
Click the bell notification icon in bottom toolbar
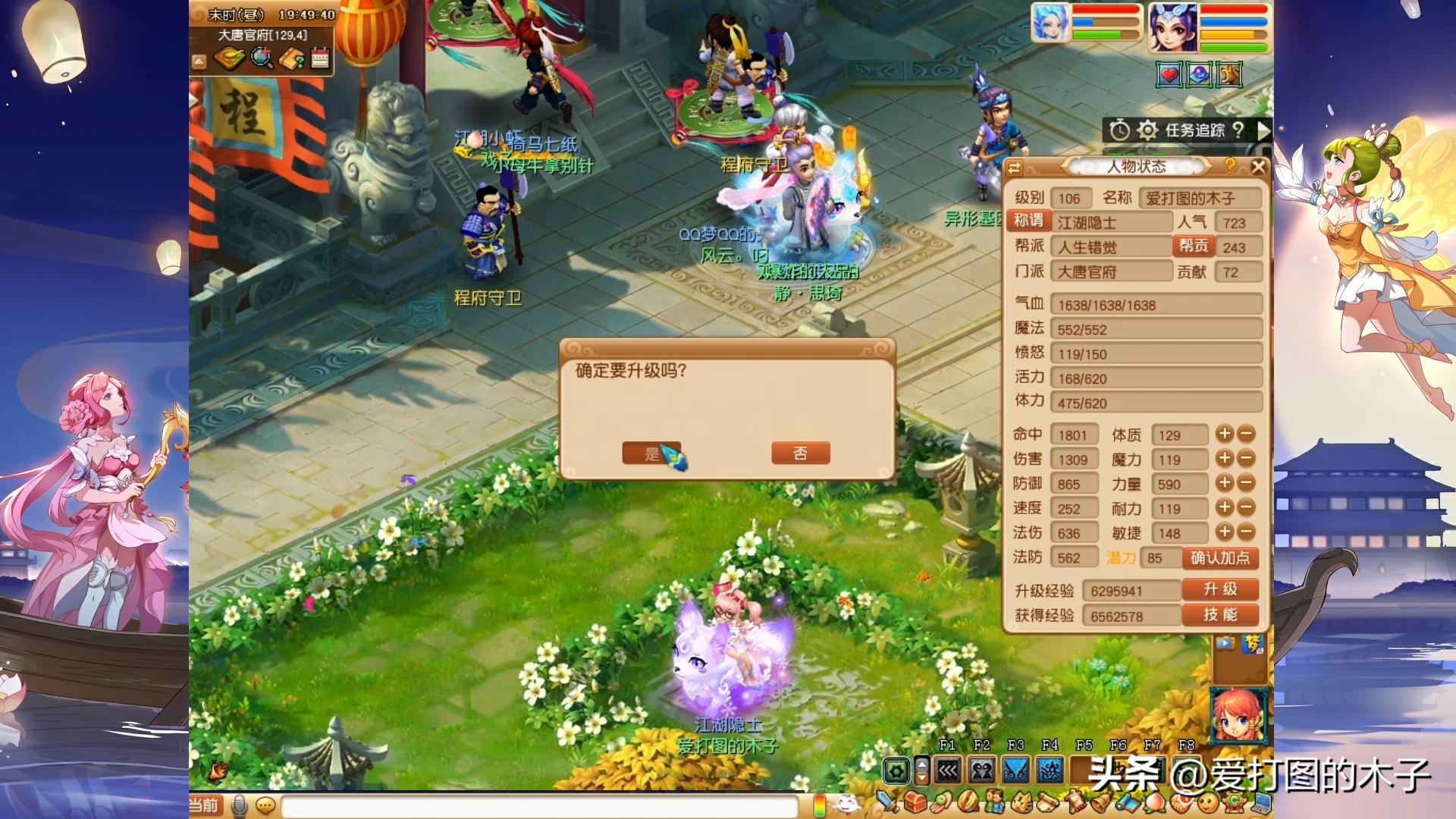(1101, 805)
